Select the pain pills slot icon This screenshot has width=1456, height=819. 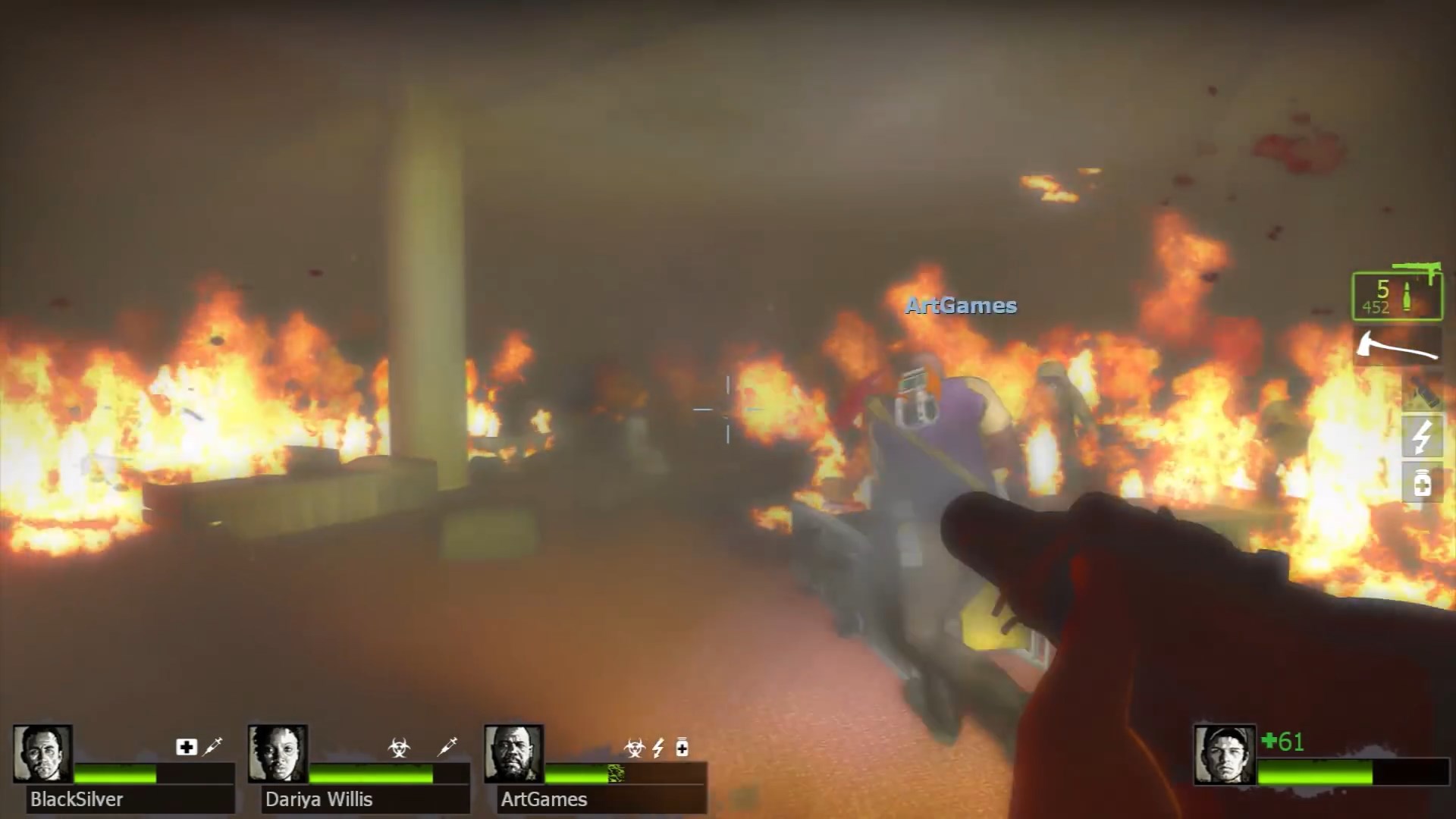click(x=1423, y=484)
